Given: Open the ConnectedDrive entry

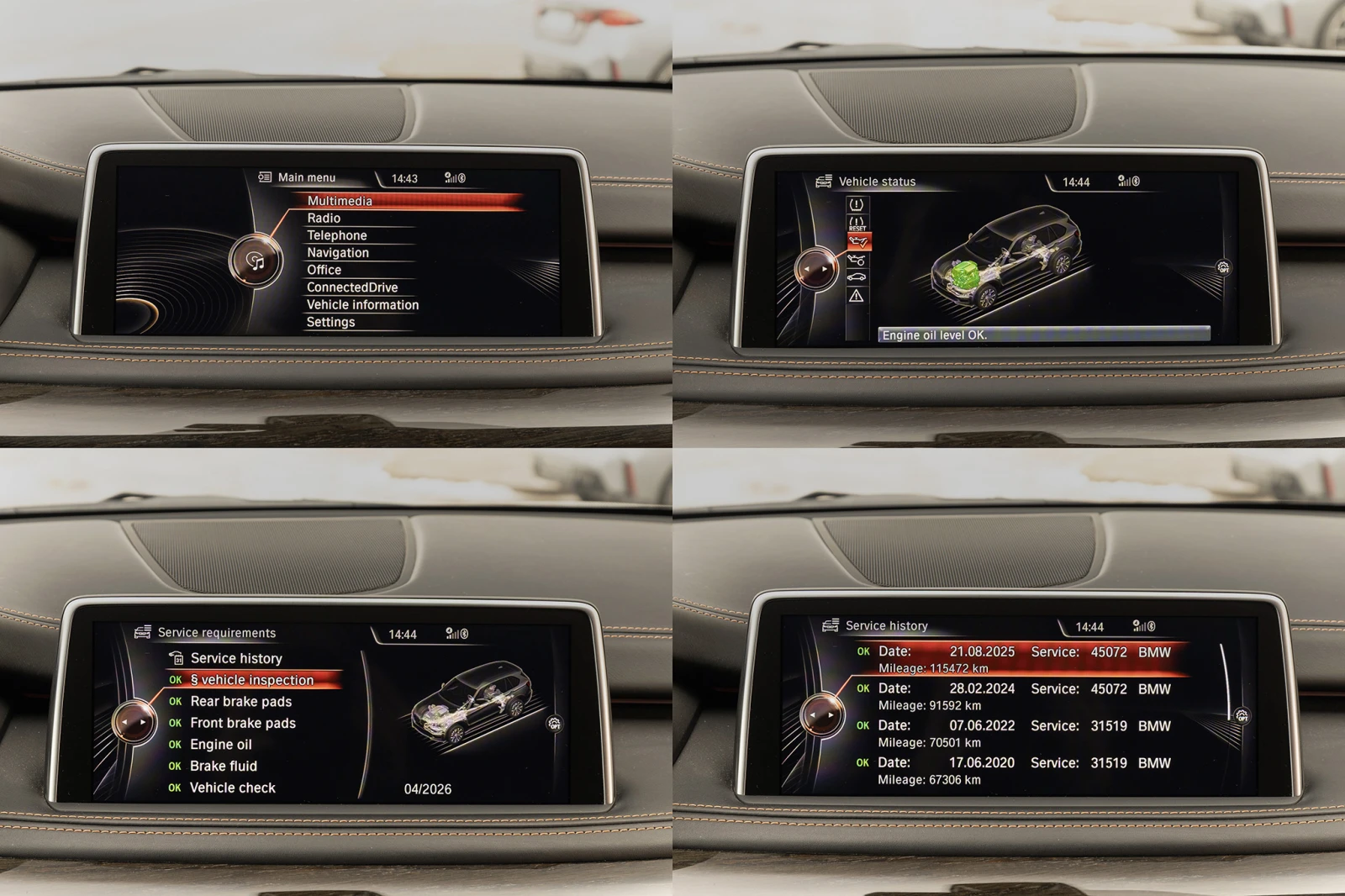Looking at the screenshot, I should [x=351, y=287].
